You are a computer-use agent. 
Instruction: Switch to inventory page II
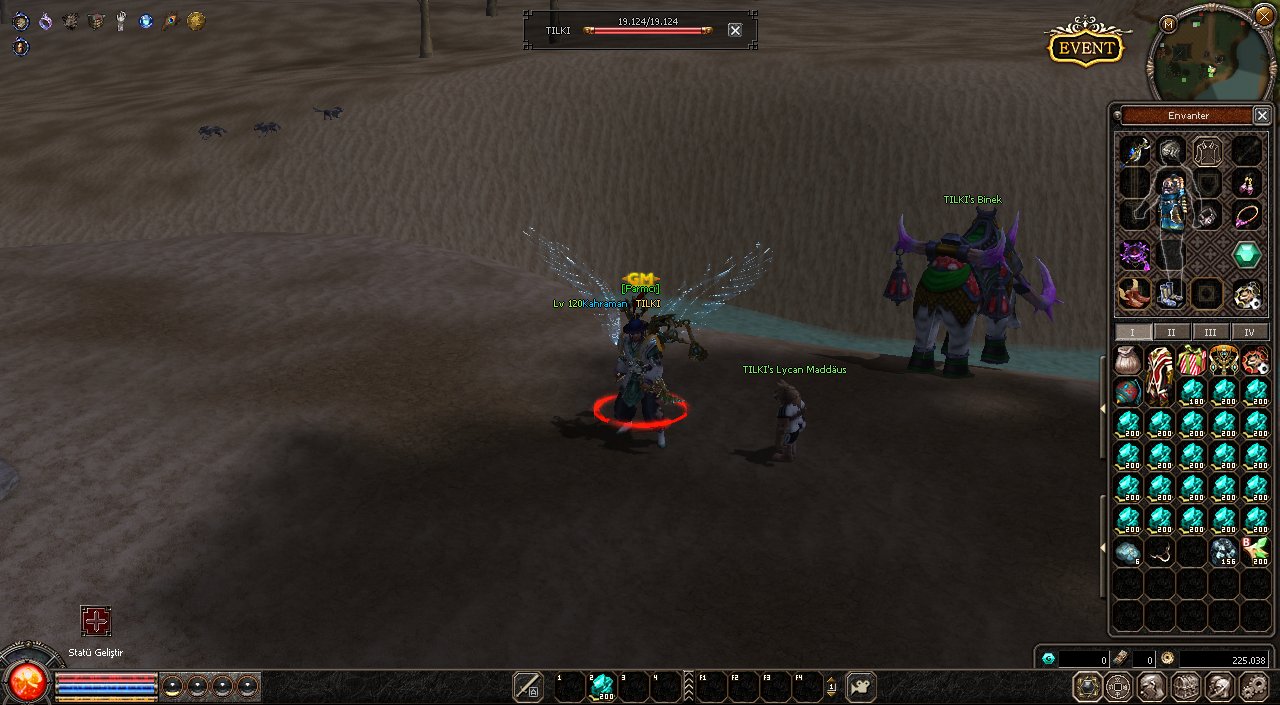[x=1172, y=332]
